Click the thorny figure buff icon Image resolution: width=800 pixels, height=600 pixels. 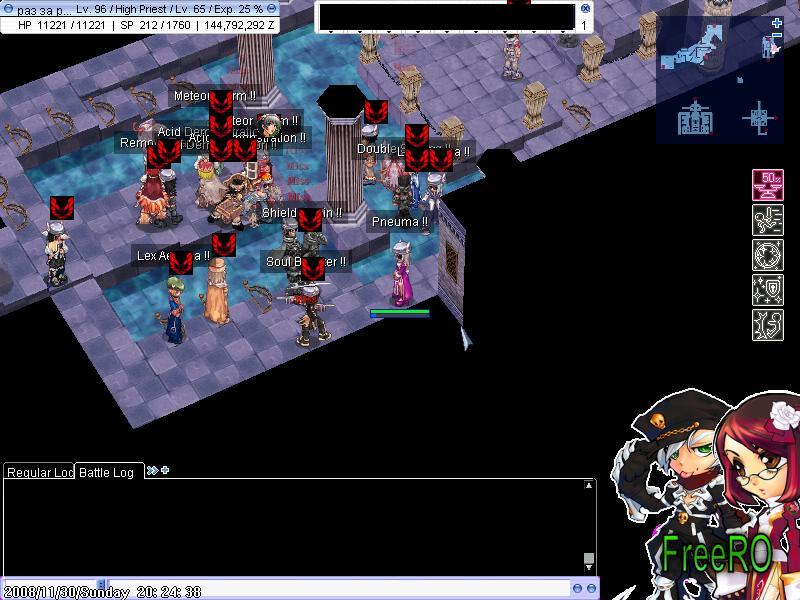coord(768,326)
